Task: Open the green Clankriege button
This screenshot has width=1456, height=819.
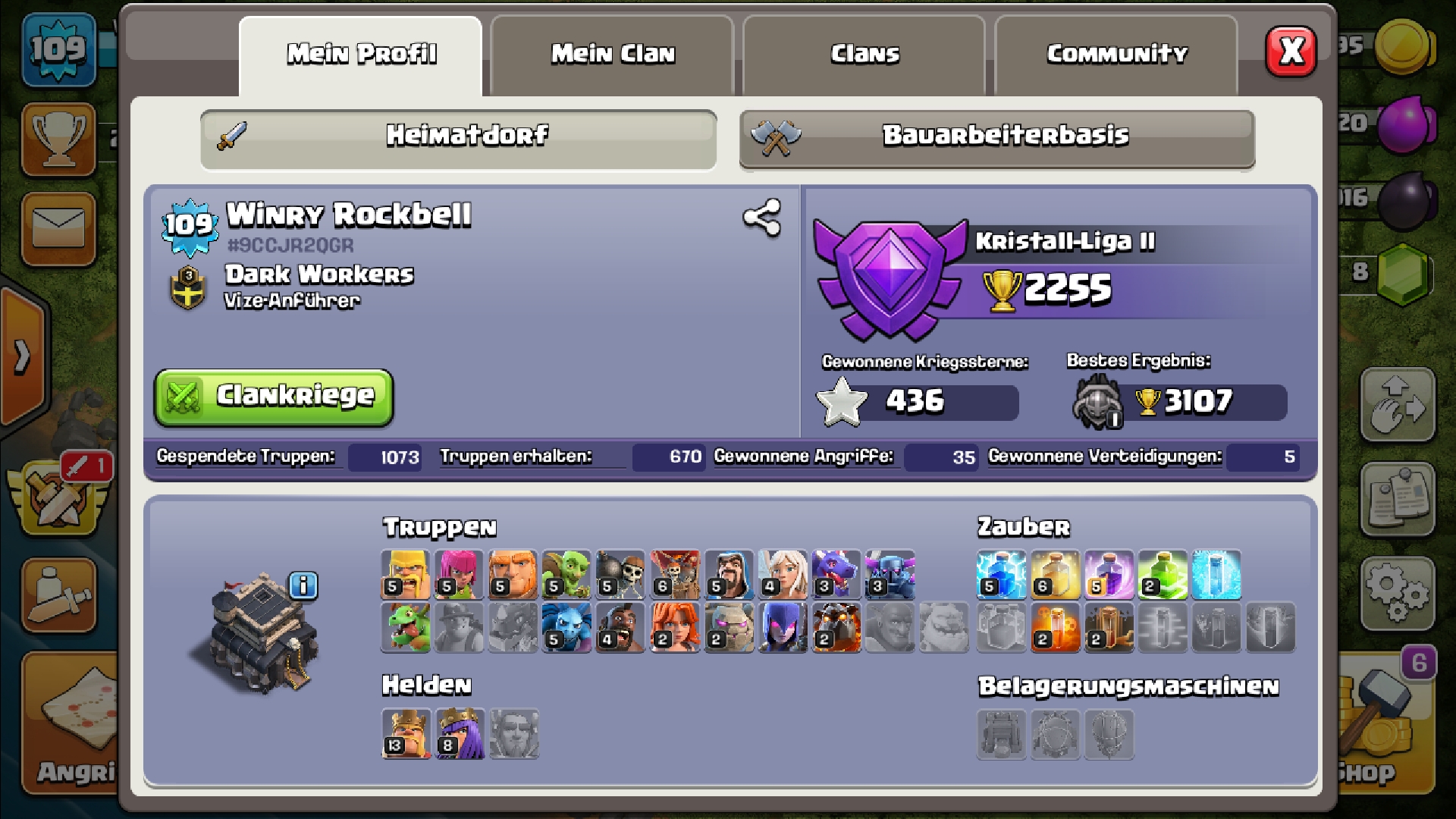Action: coord(274,397)
